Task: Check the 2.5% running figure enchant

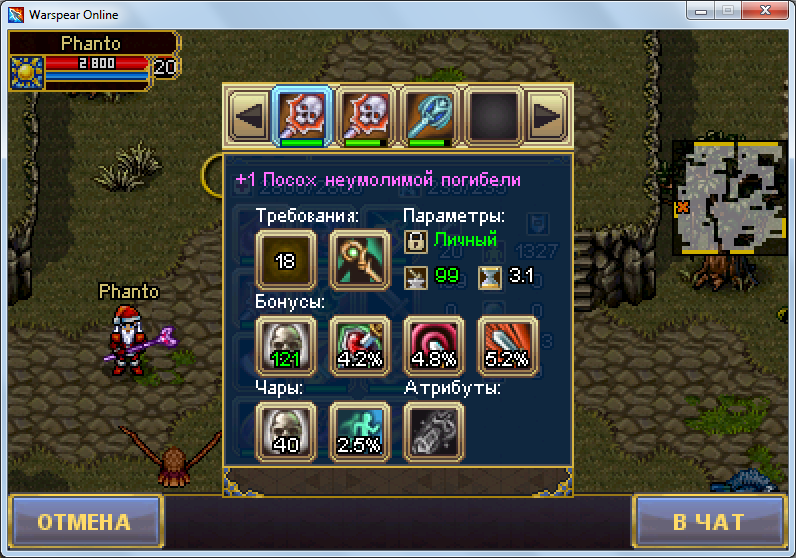Action: tap(360, 432)
